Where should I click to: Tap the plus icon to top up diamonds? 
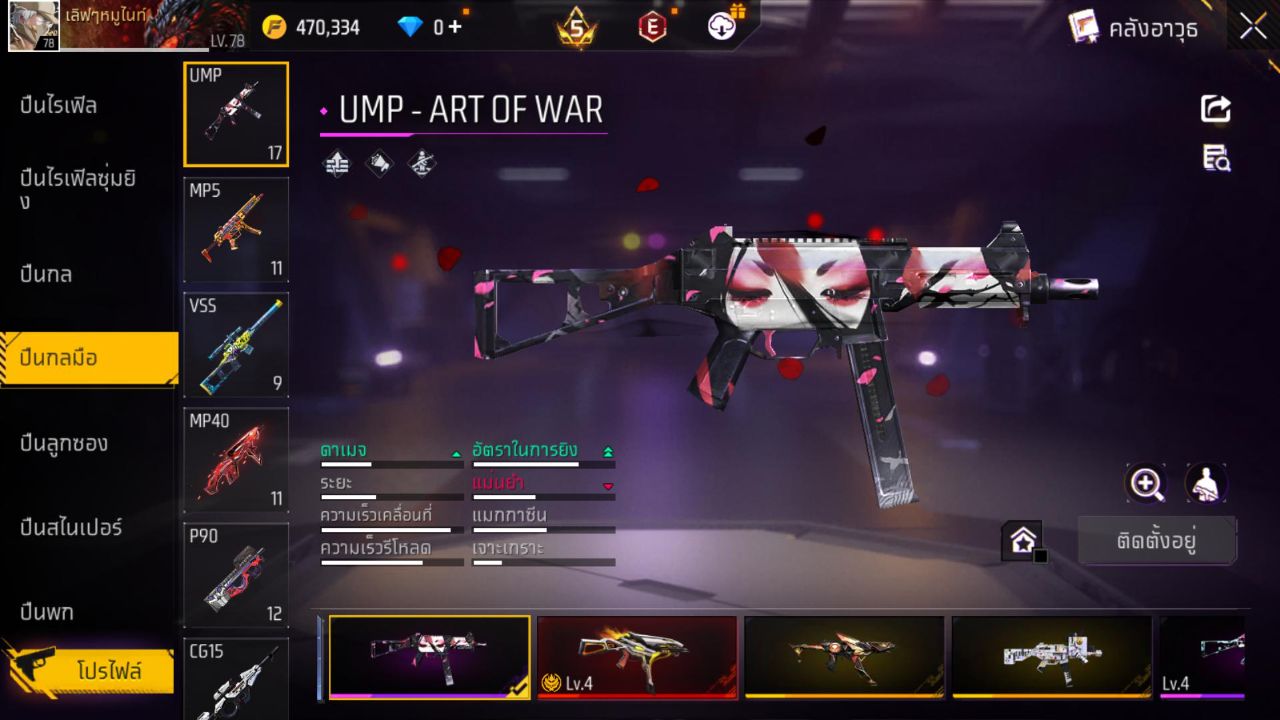pos(455,27)
